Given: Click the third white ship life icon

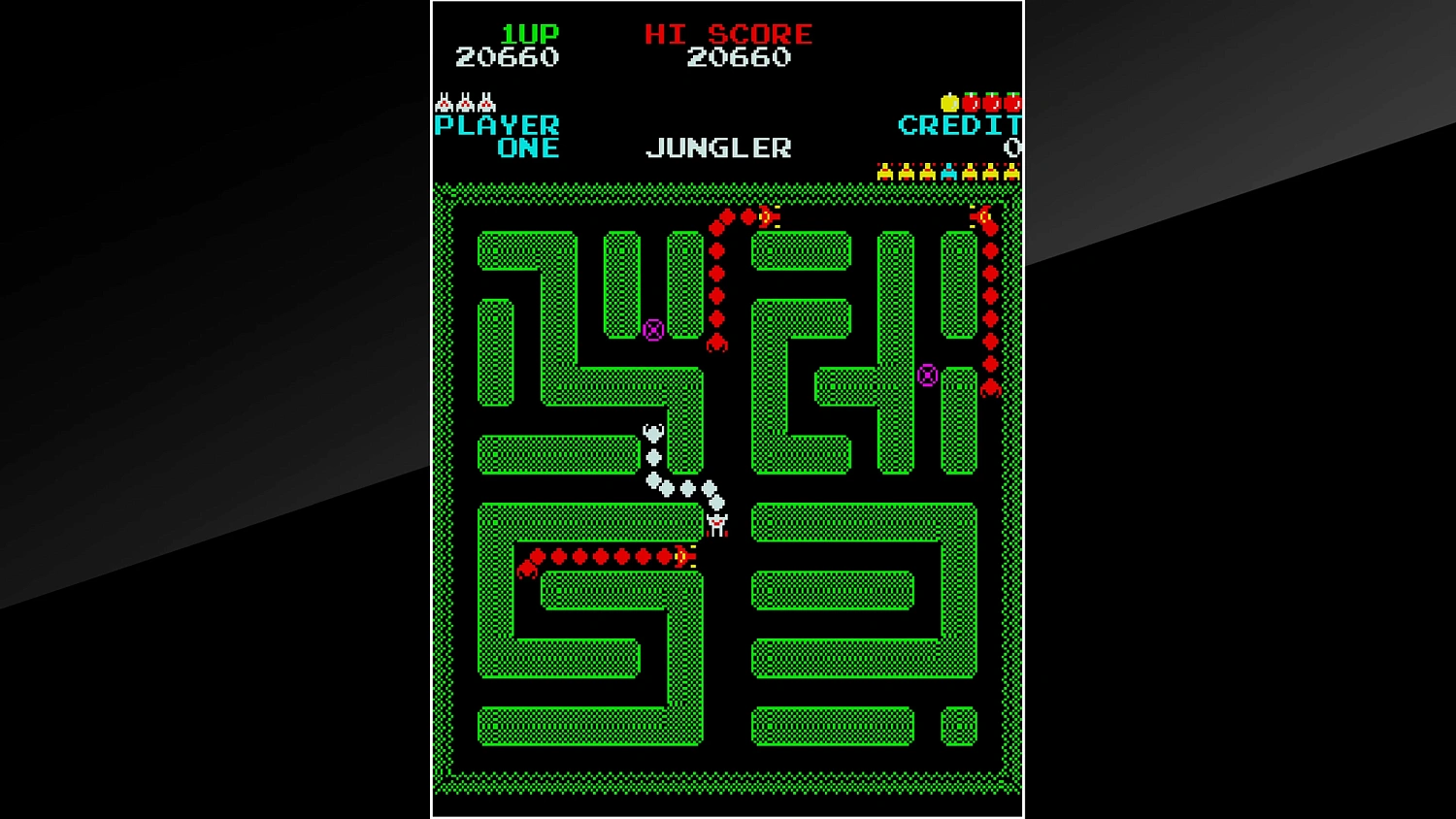Looking at the screenshot, I should [487, 101].
